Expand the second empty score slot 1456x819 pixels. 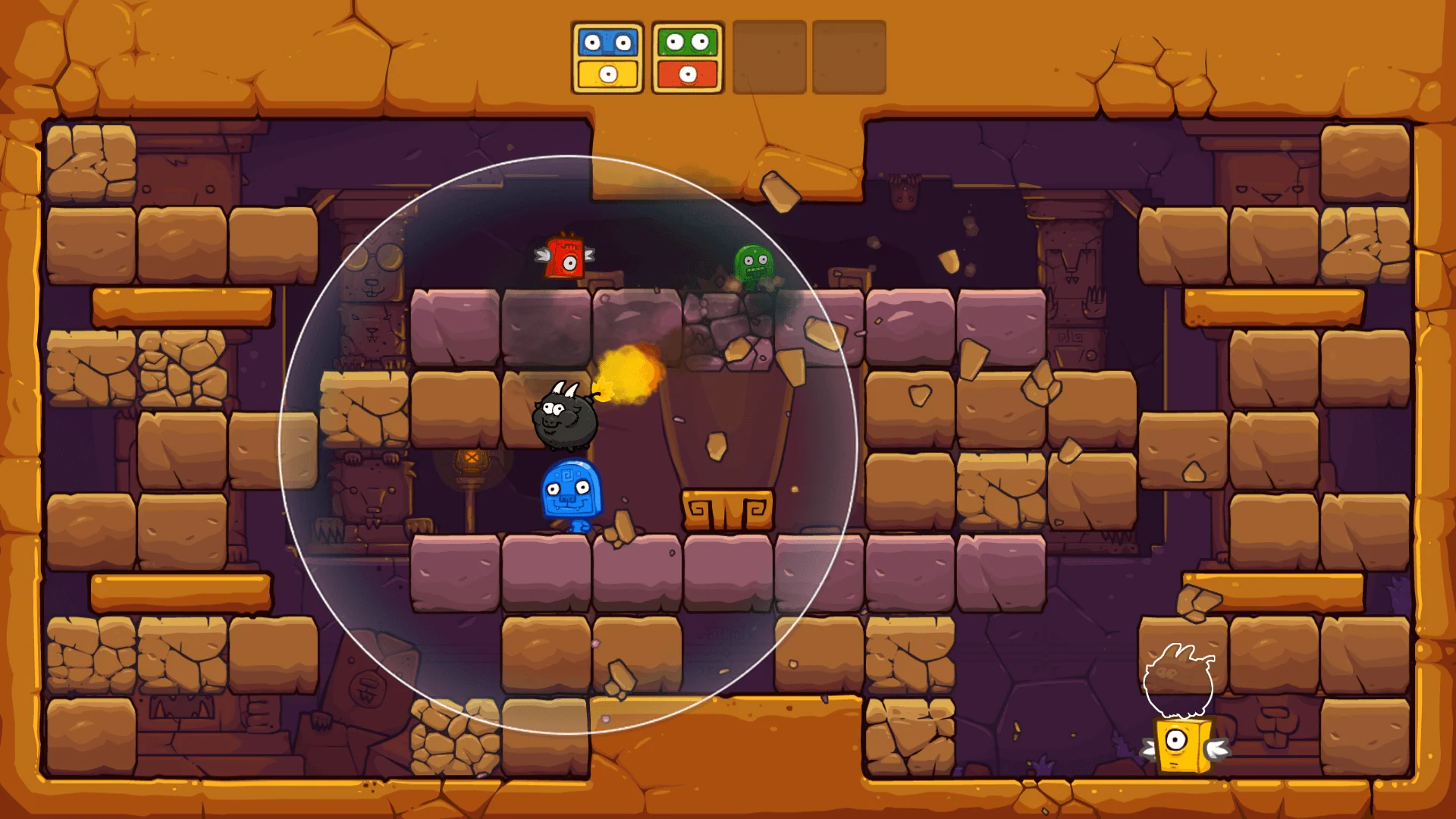pyautogui.click(x=847, y=57)
